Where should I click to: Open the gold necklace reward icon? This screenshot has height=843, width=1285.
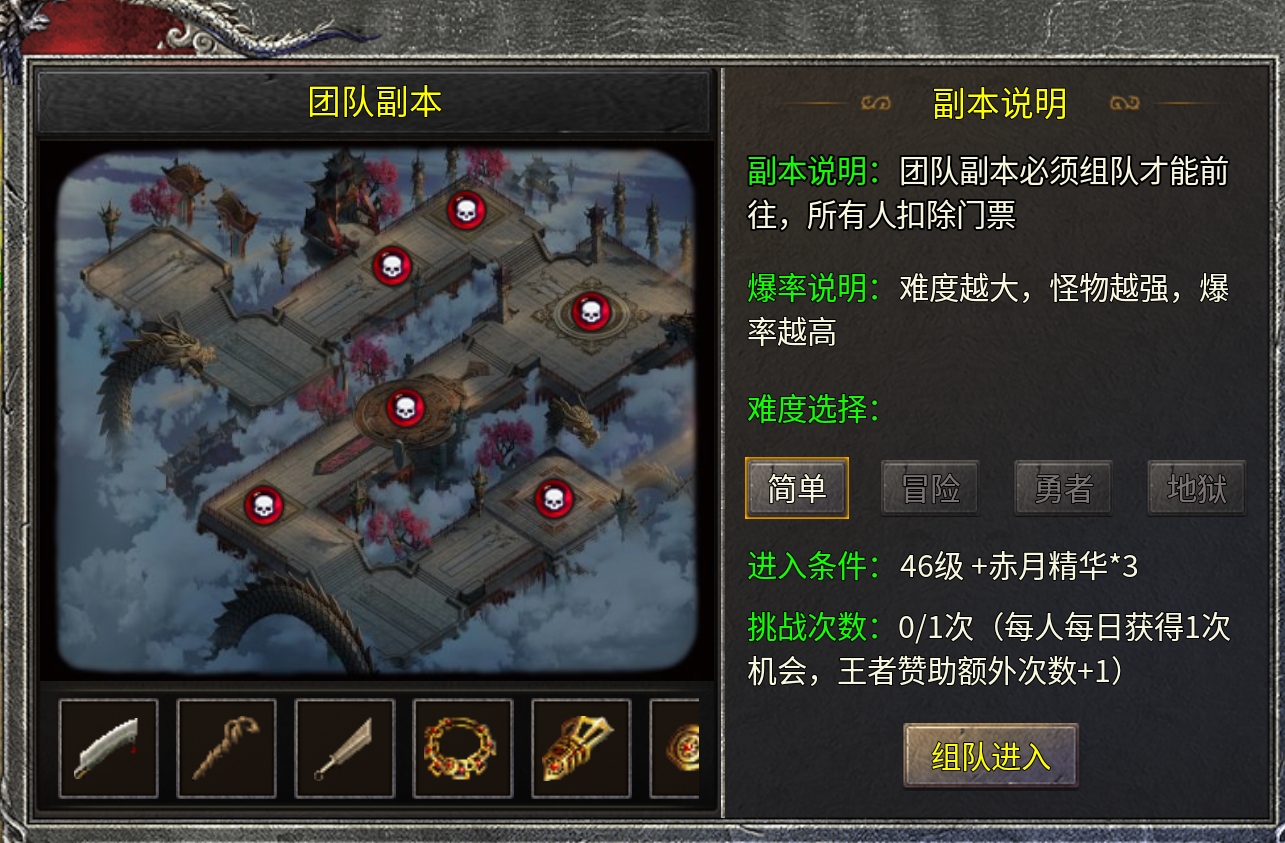click(462, 746)
